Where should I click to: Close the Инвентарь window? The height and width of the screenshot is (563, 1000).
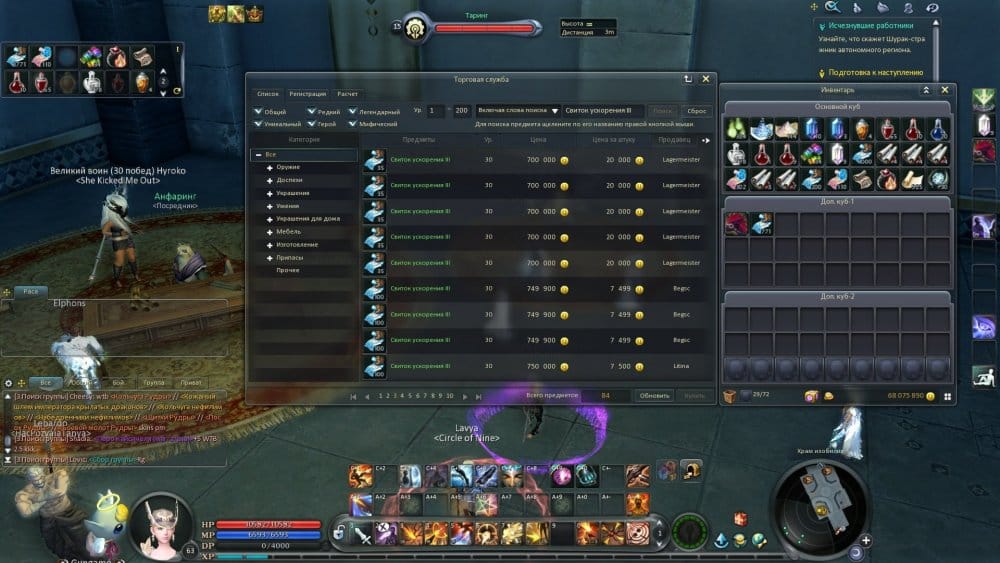click(945, 90)
